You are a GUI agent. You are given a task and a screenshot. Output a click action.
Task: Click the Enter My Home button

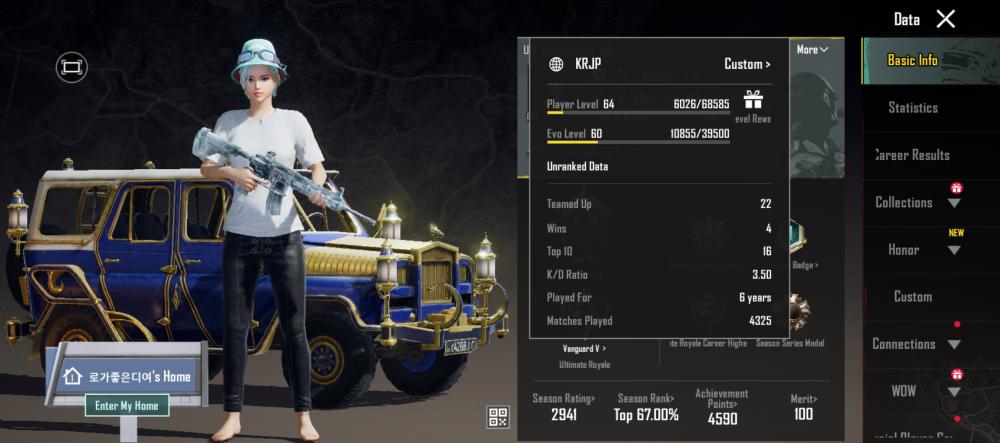coord(126,405)
